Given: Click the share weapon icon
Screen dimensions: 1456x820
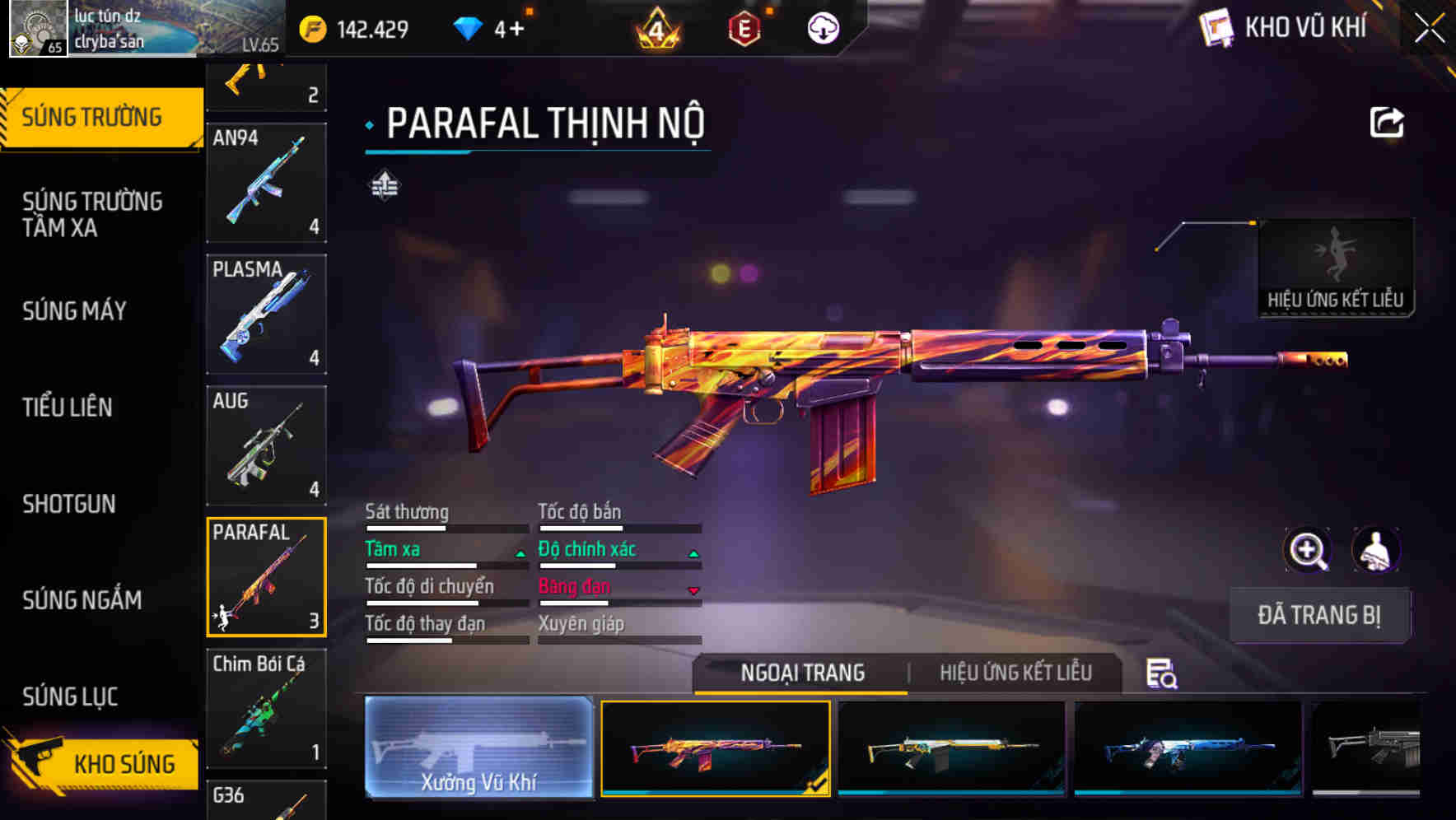Looking at the screenshot, I should (1388, 122).
